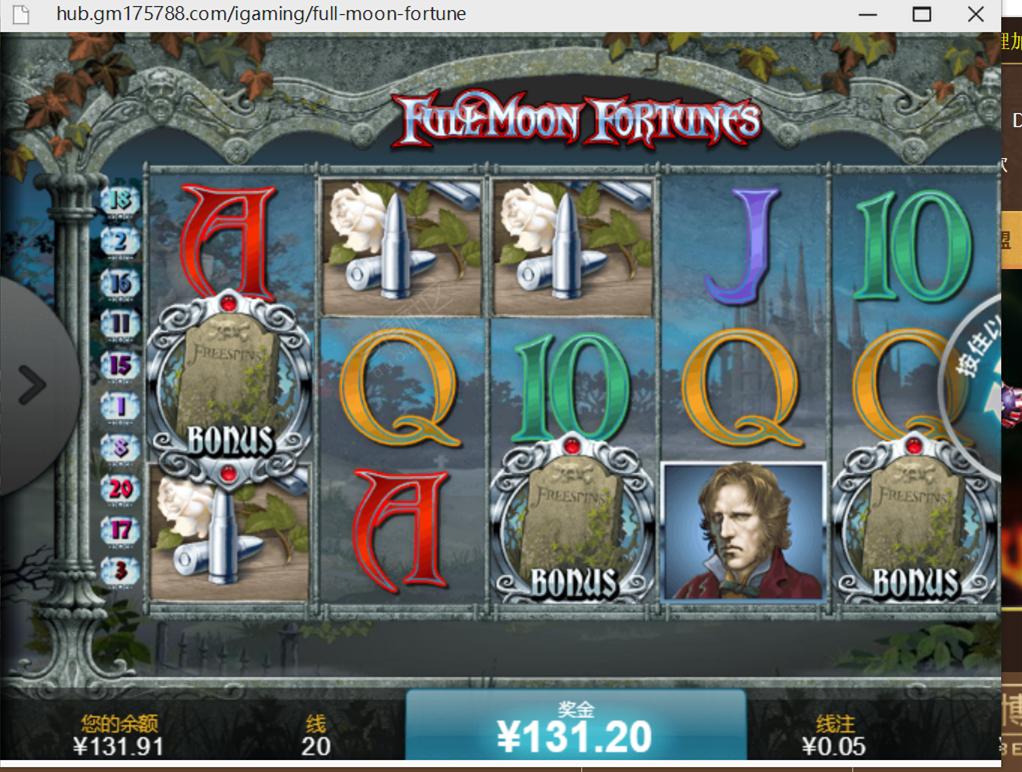Activate payline 11 indicator
The image size is (1022, 772).
pos(120,324)
